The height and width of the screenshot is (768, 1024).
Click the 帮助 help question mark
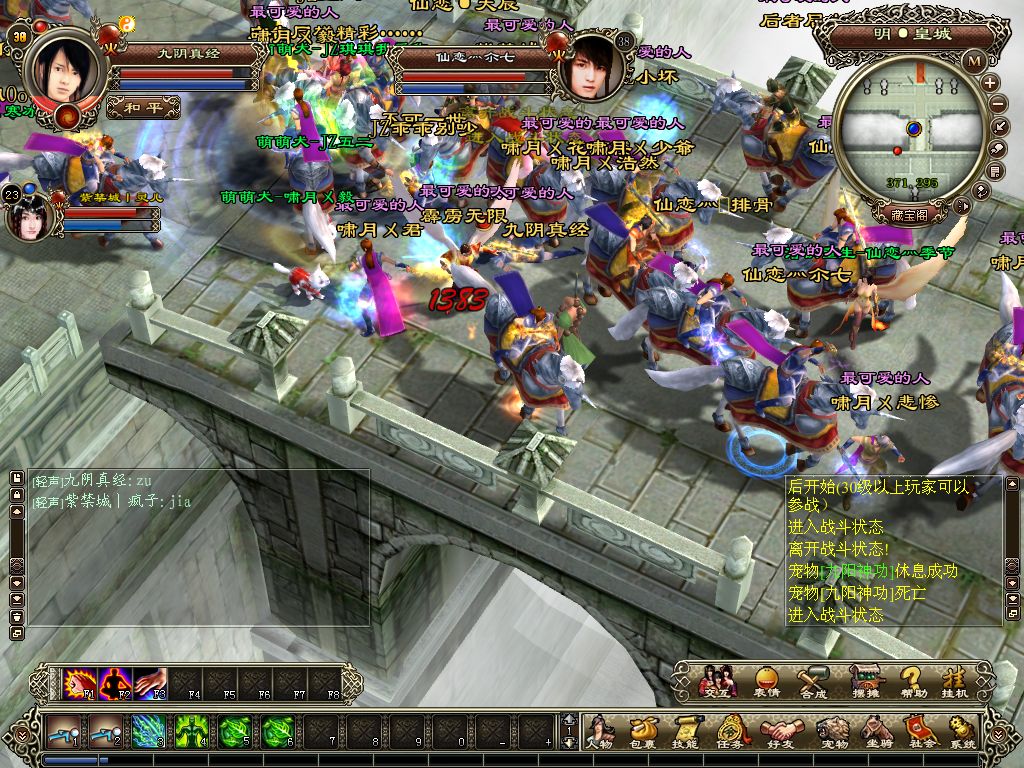910,680
